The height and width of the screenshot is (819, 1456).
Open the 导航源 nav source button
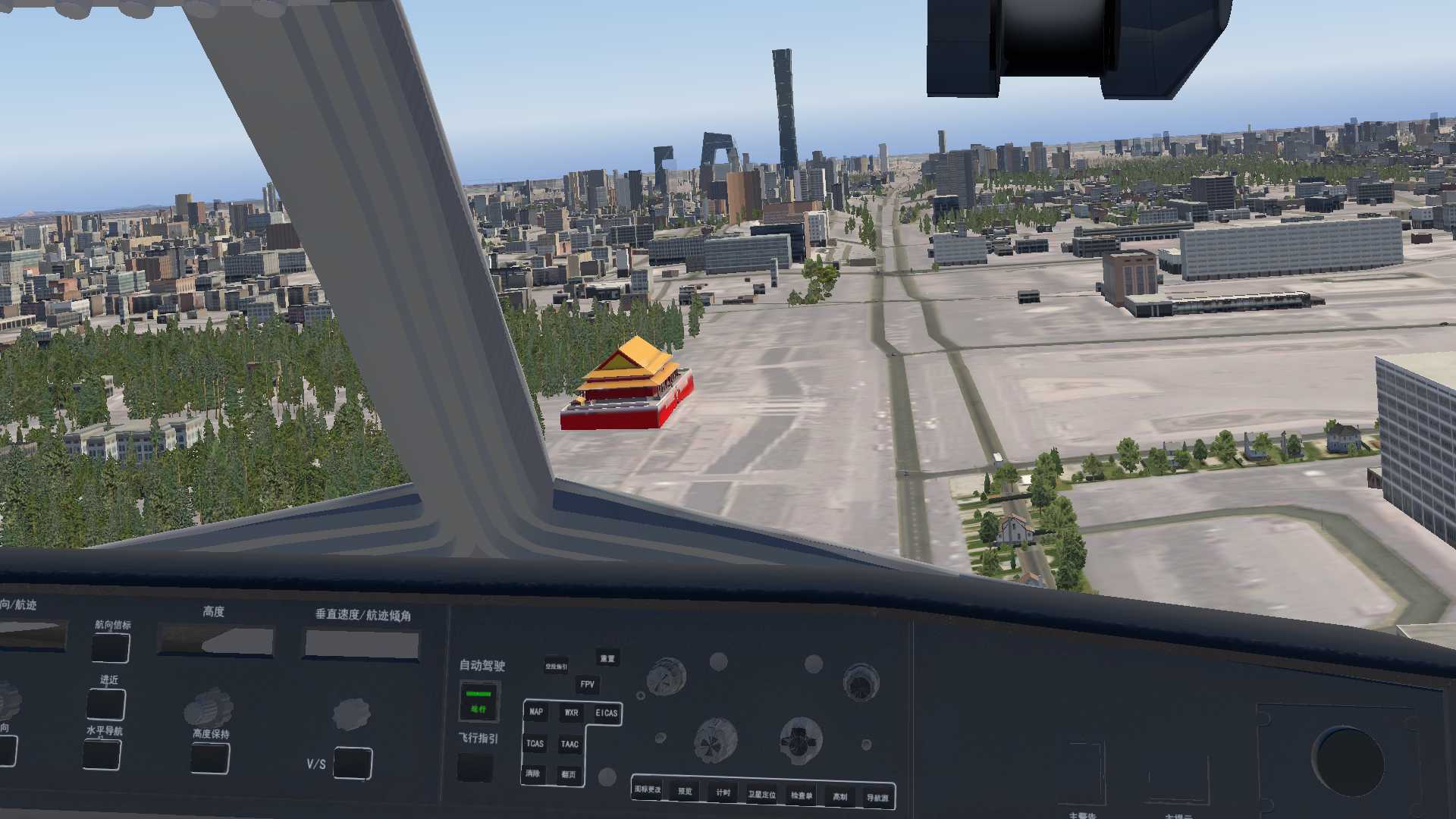click(x=877, y=798)
